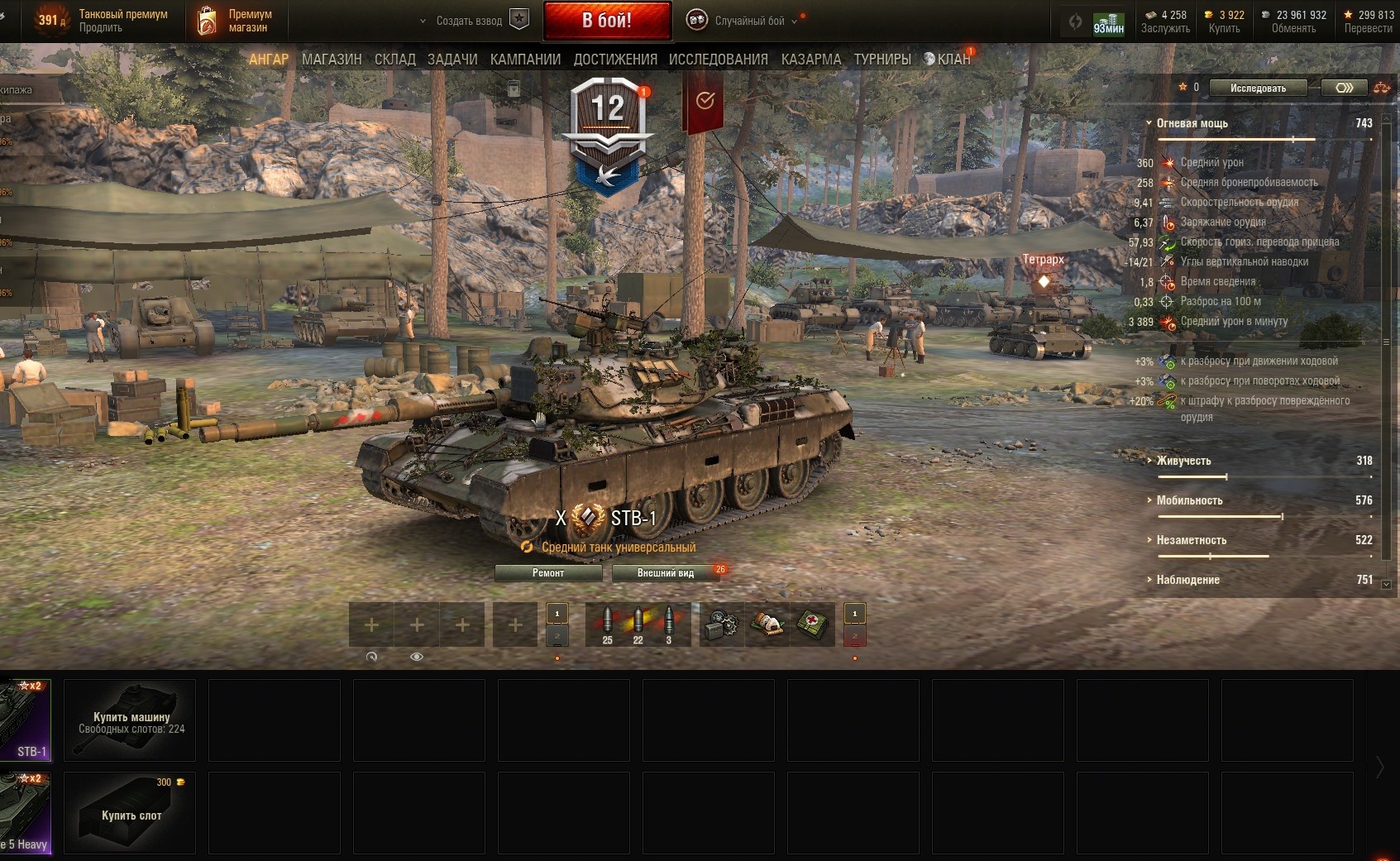Click the Исследовать button
Image resolution: width=1400 pixels, height=861 pixels.
point(1258,88)
